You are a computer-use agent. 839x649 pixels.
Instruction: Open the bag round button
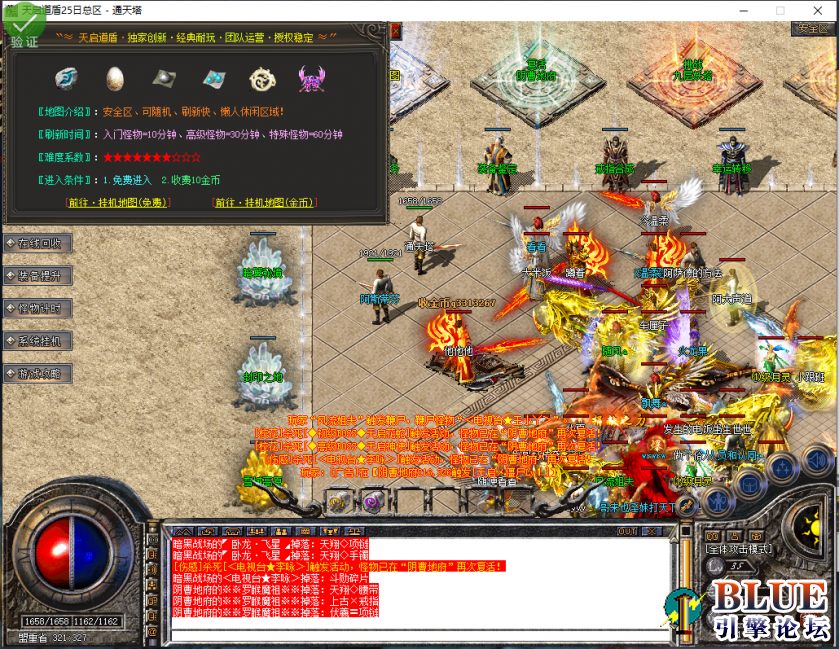748,484
